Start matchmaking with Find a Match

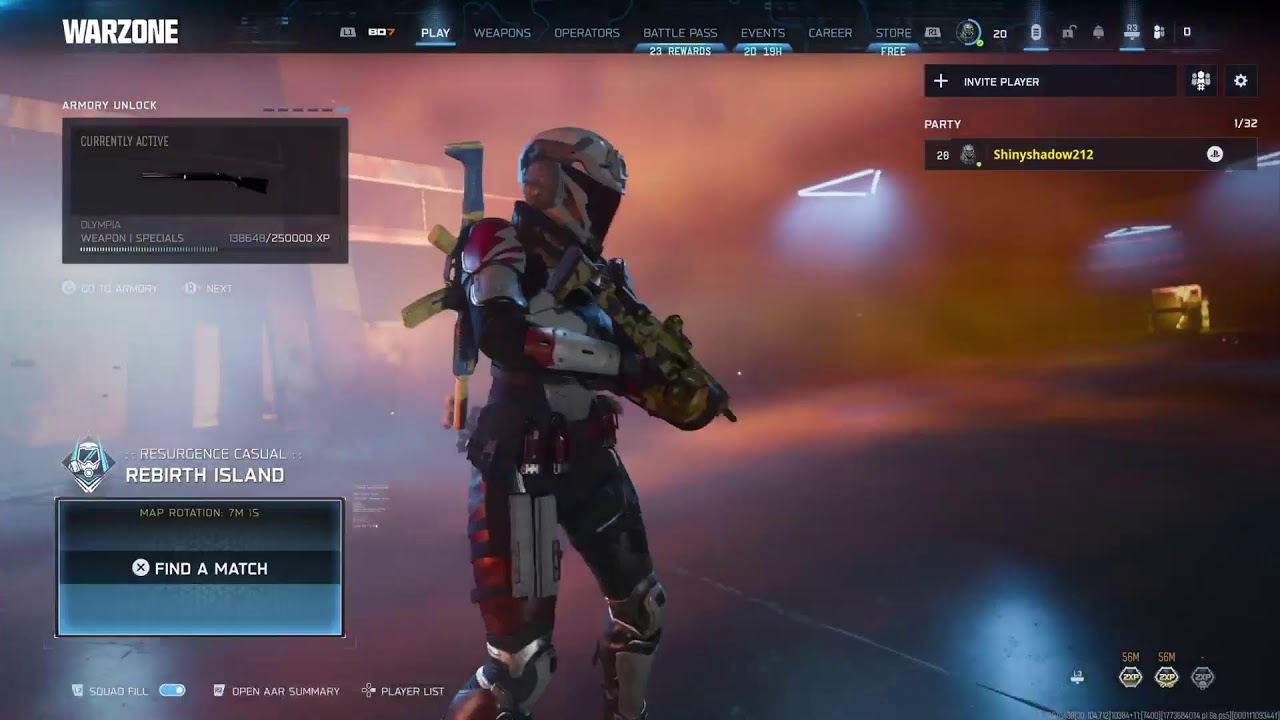(200, 568)
